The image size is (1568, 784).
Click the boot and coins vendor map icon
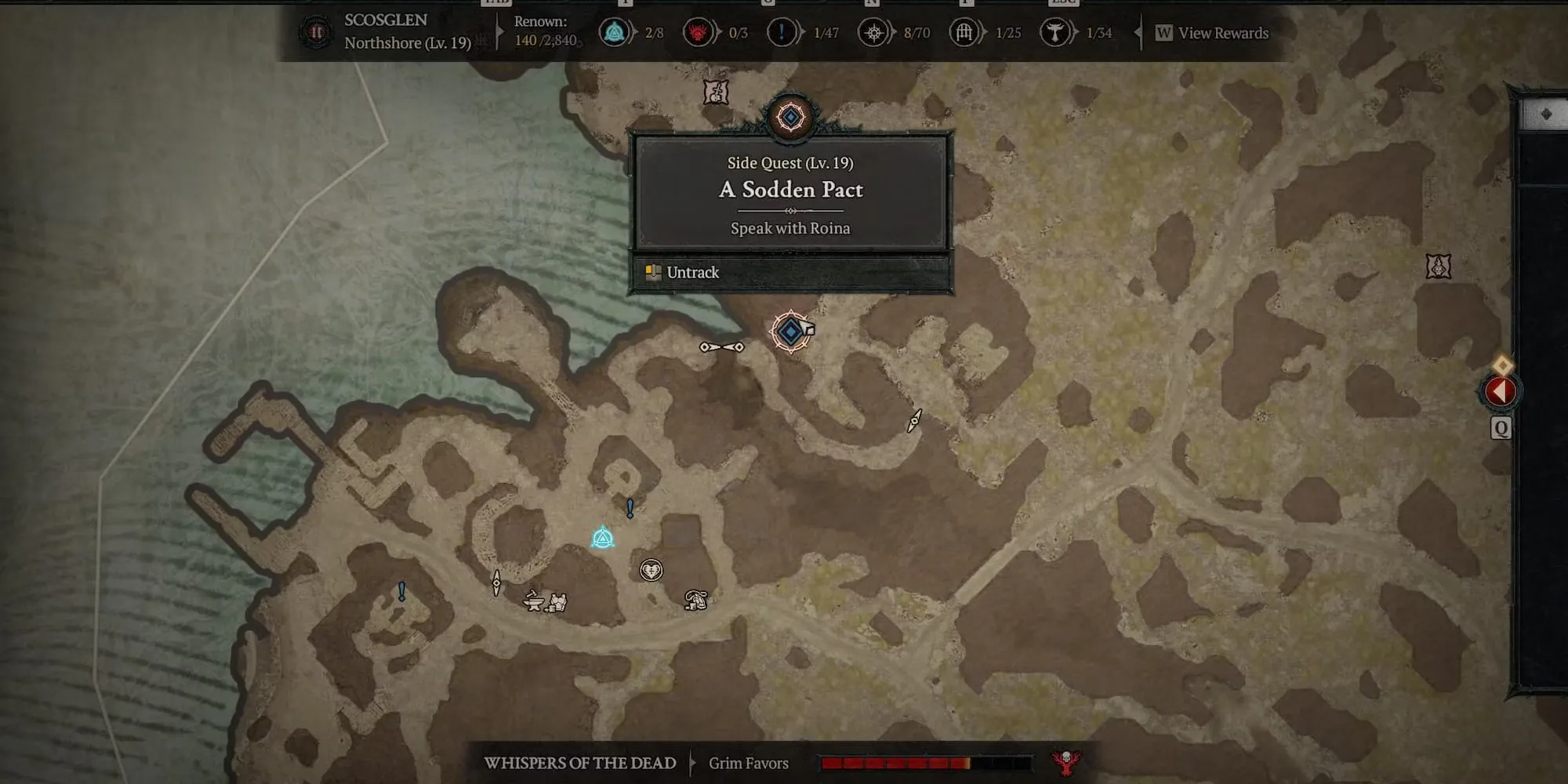pos(695,601)
